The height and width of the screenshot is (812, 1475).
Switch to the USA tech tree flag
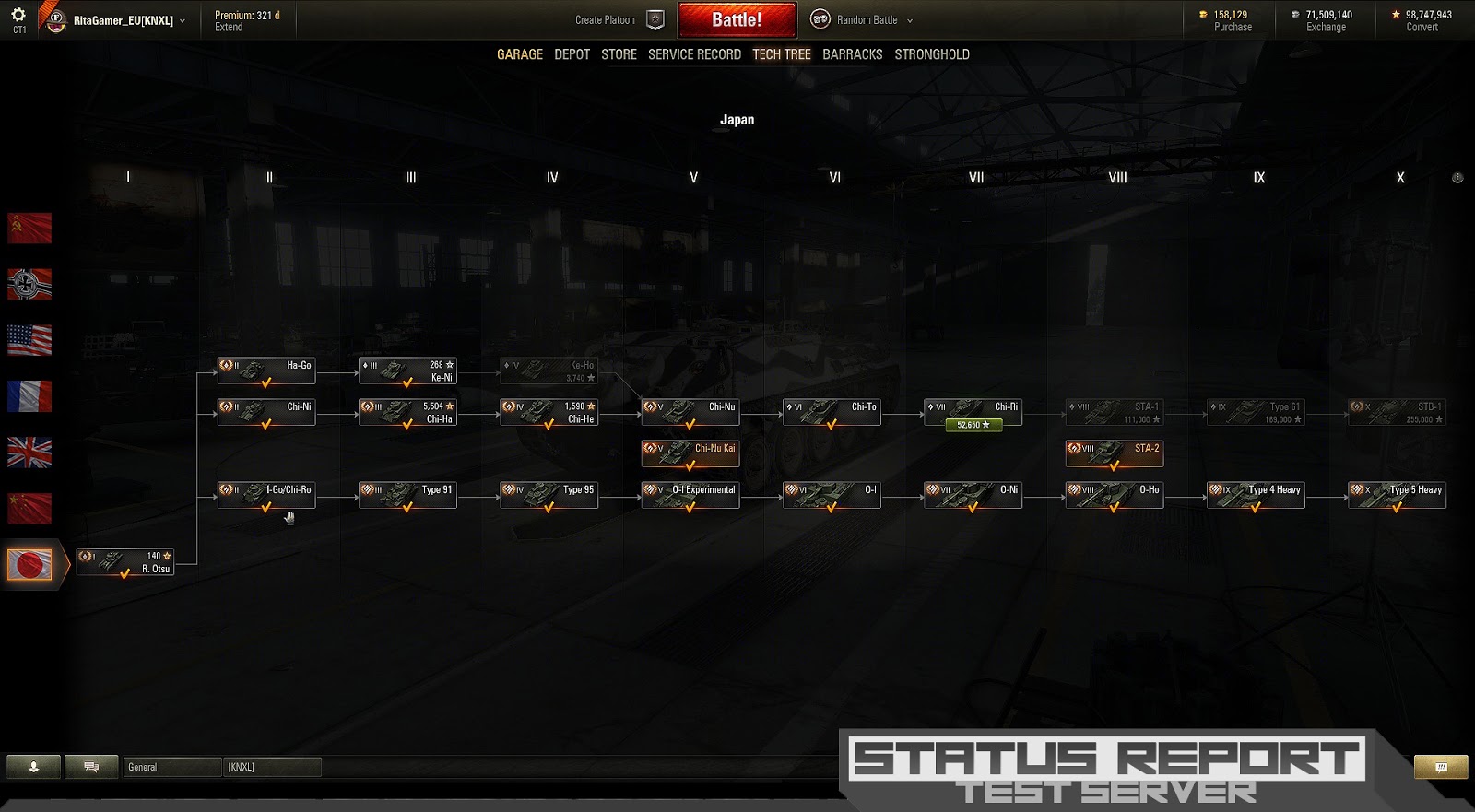(29, 340)
